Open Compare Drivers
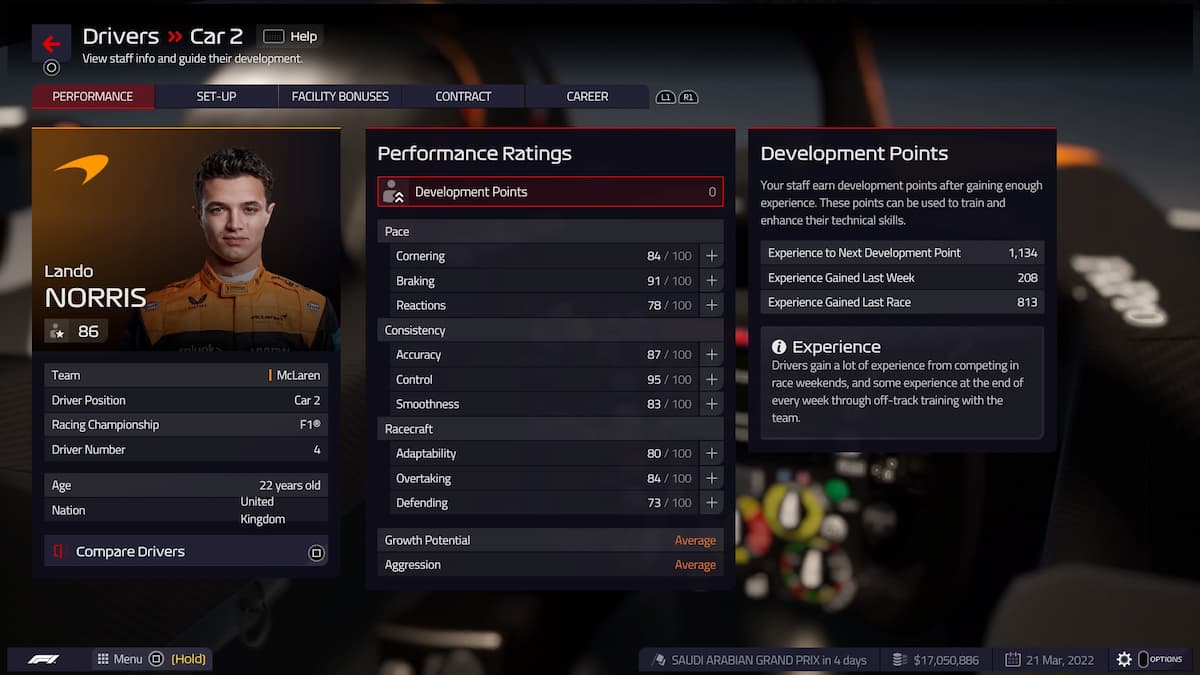This screenshot has width=1200, height=675. point(186,552)
